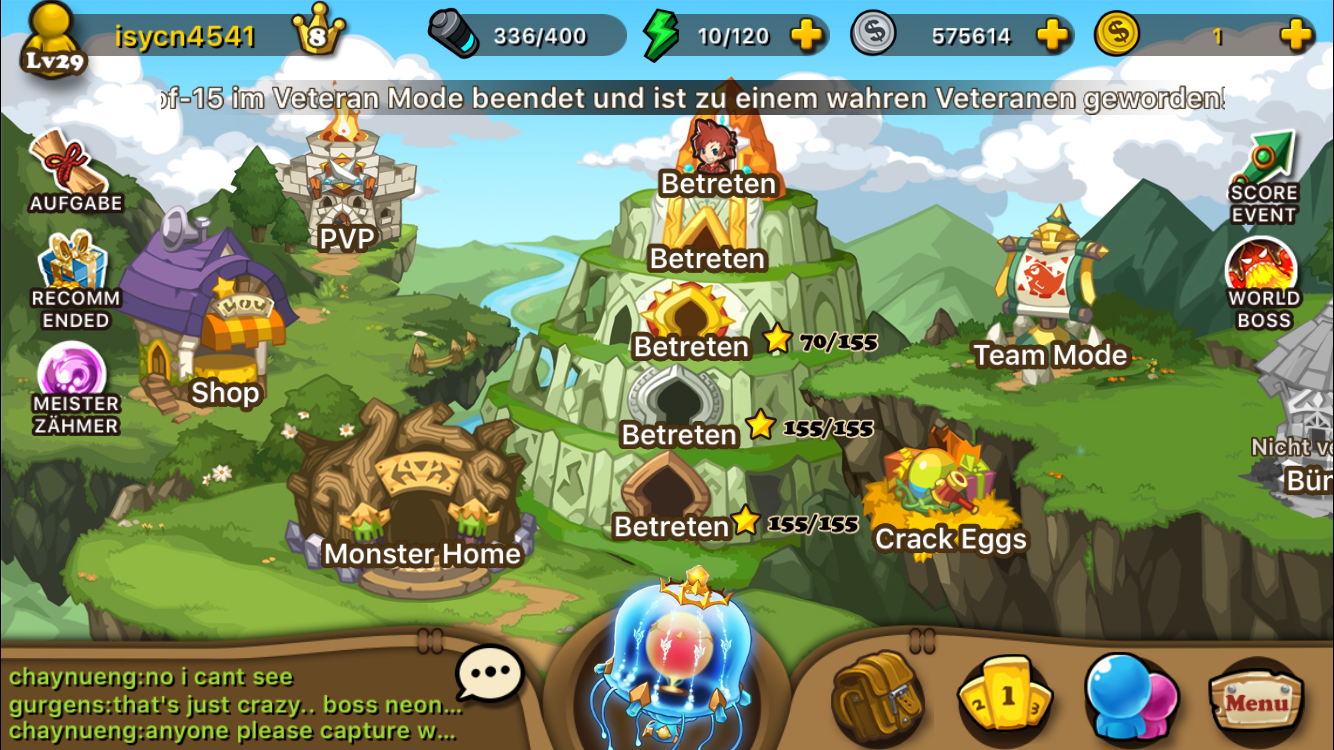This screenshot has width=1334, height=750.
Task: Buy more silver coins with plus button
Action: click(x=1052, y=37)
